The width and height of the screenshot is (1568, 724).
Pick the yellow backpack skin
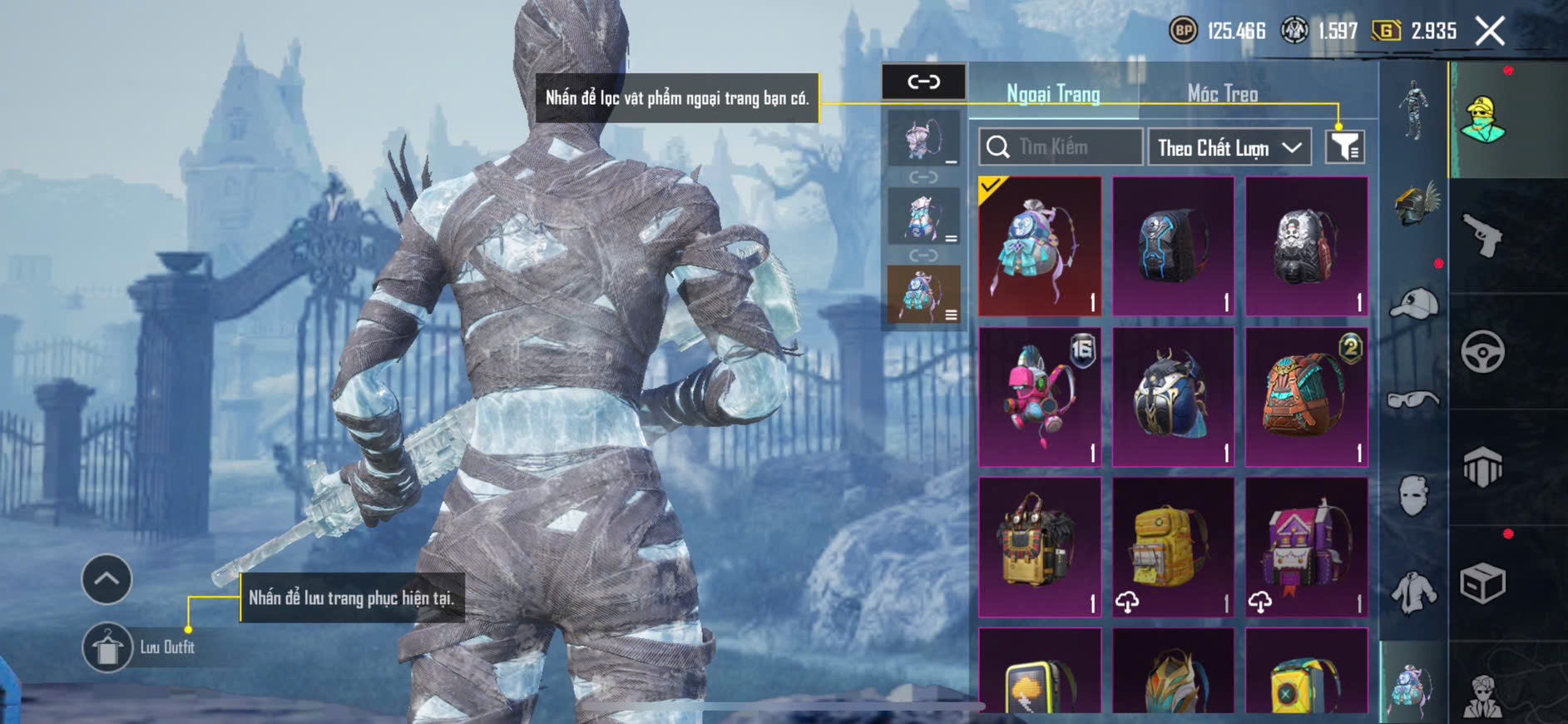[1173, 547]
